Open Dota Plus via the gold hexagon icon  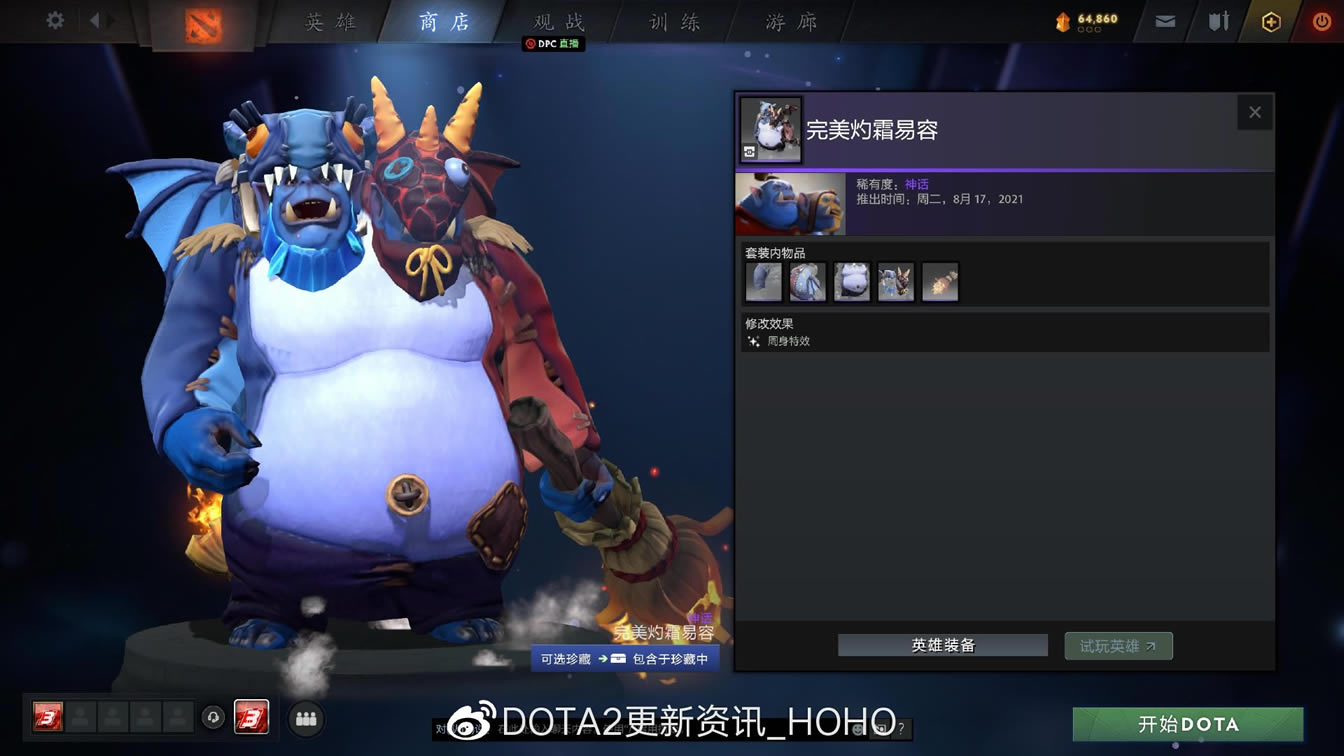1270,20
